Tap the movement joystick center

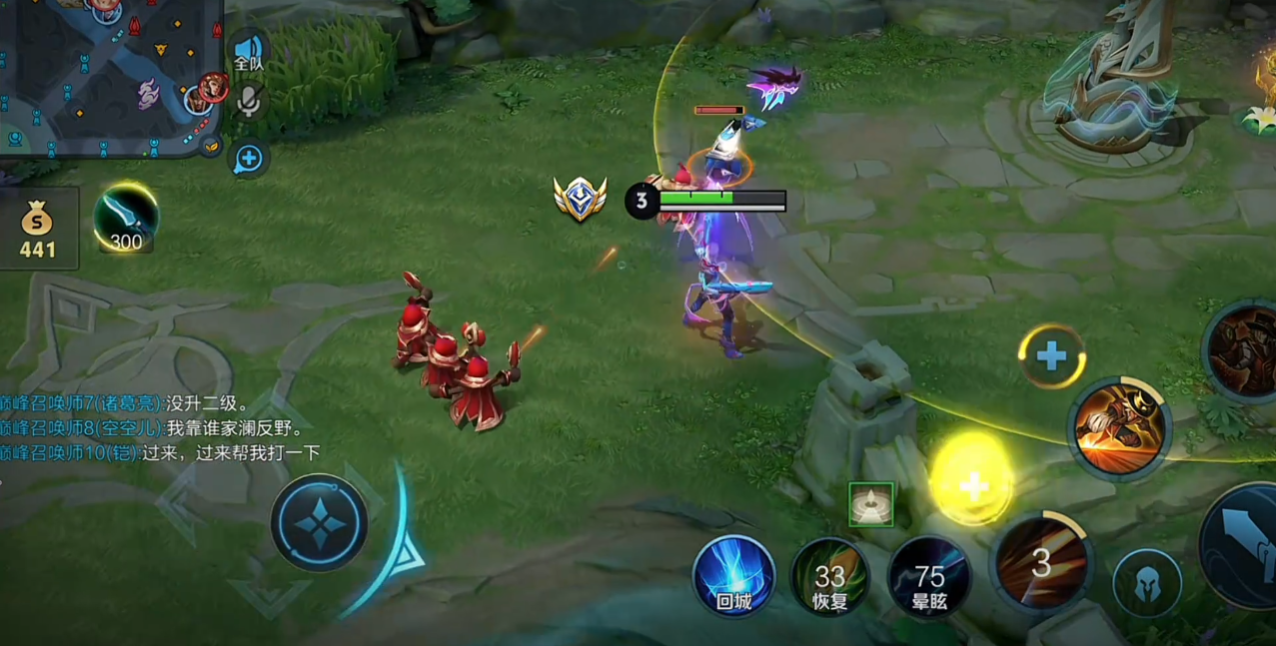pos(320,523)
